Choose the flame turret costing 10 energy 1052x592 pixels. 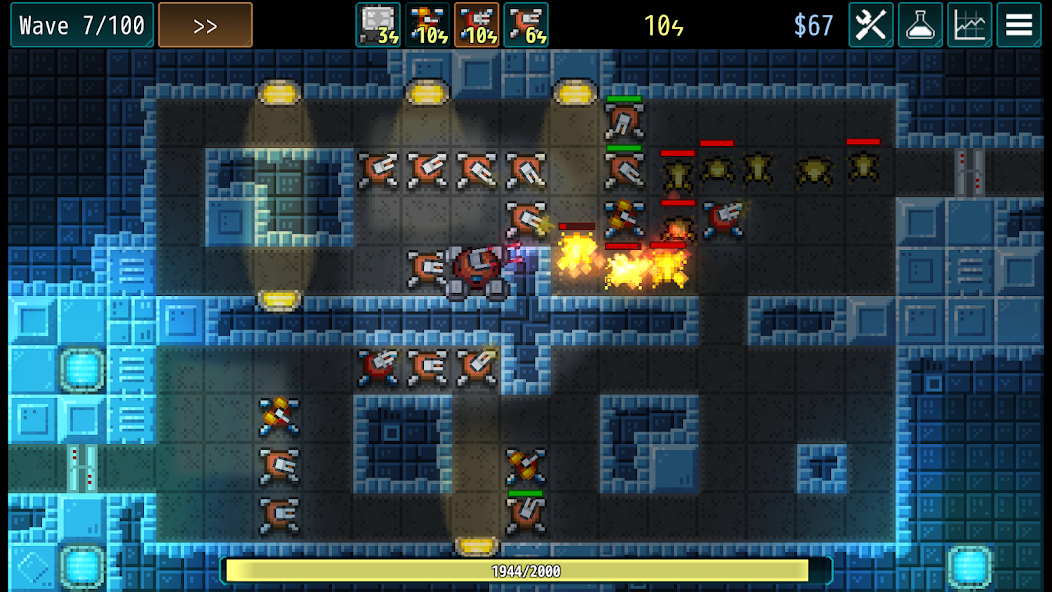(428, 25)
